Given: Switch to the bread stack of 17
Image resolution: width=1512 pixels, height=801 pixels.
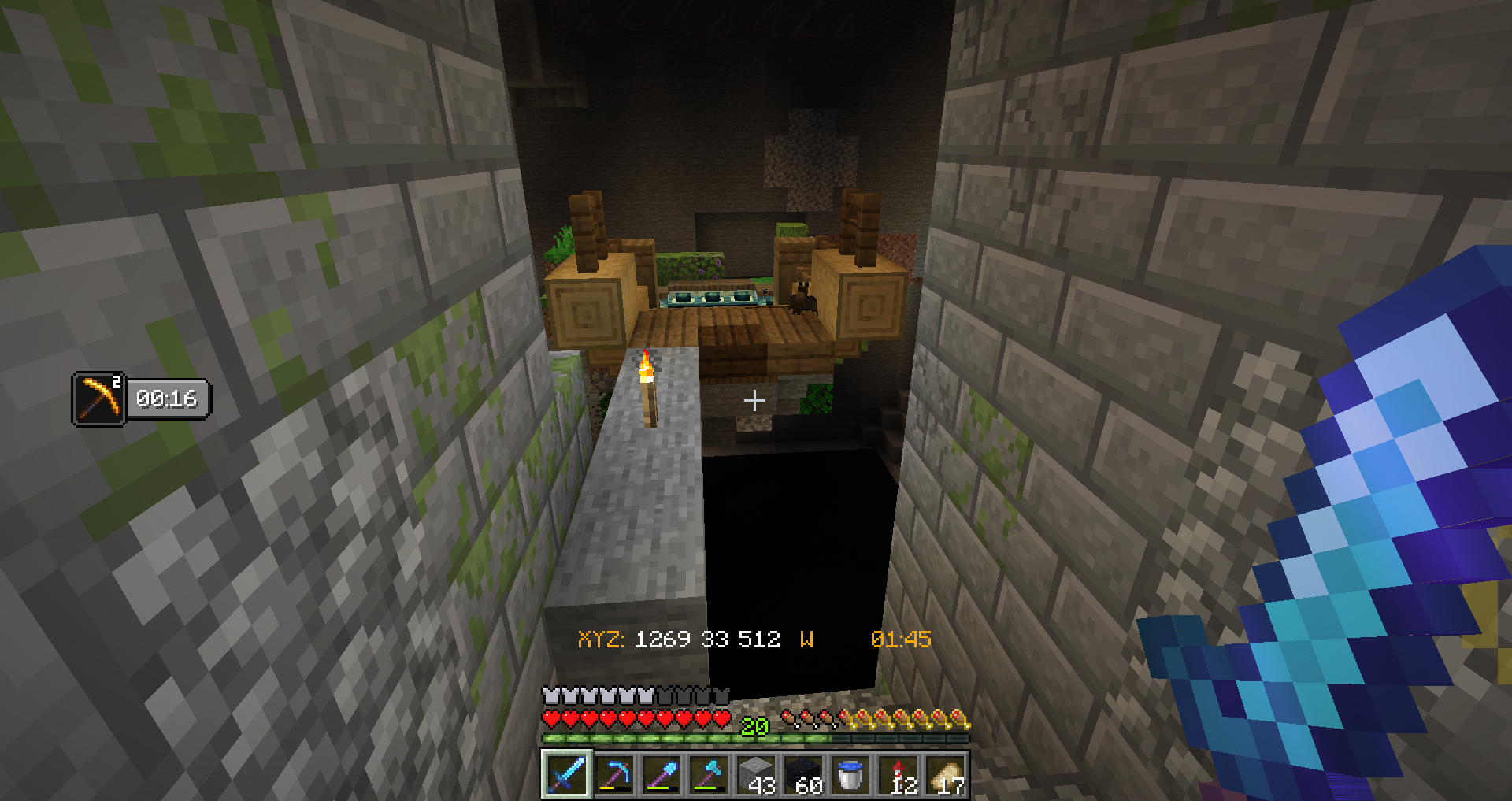Looking at the screenshot, I should [947, 775].
